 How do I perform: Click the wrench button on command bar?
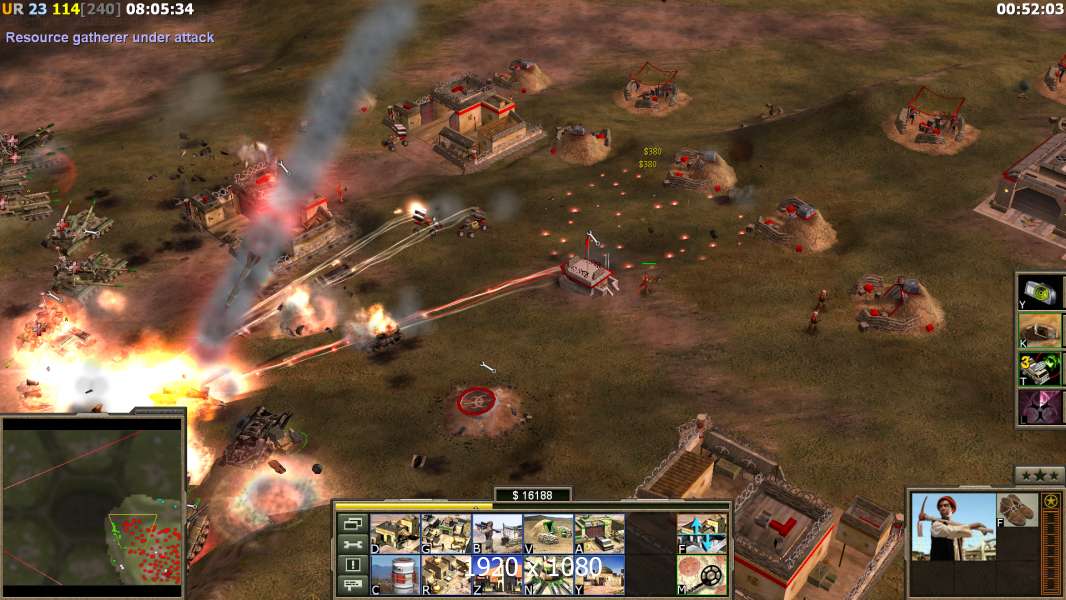pos(352,544)
